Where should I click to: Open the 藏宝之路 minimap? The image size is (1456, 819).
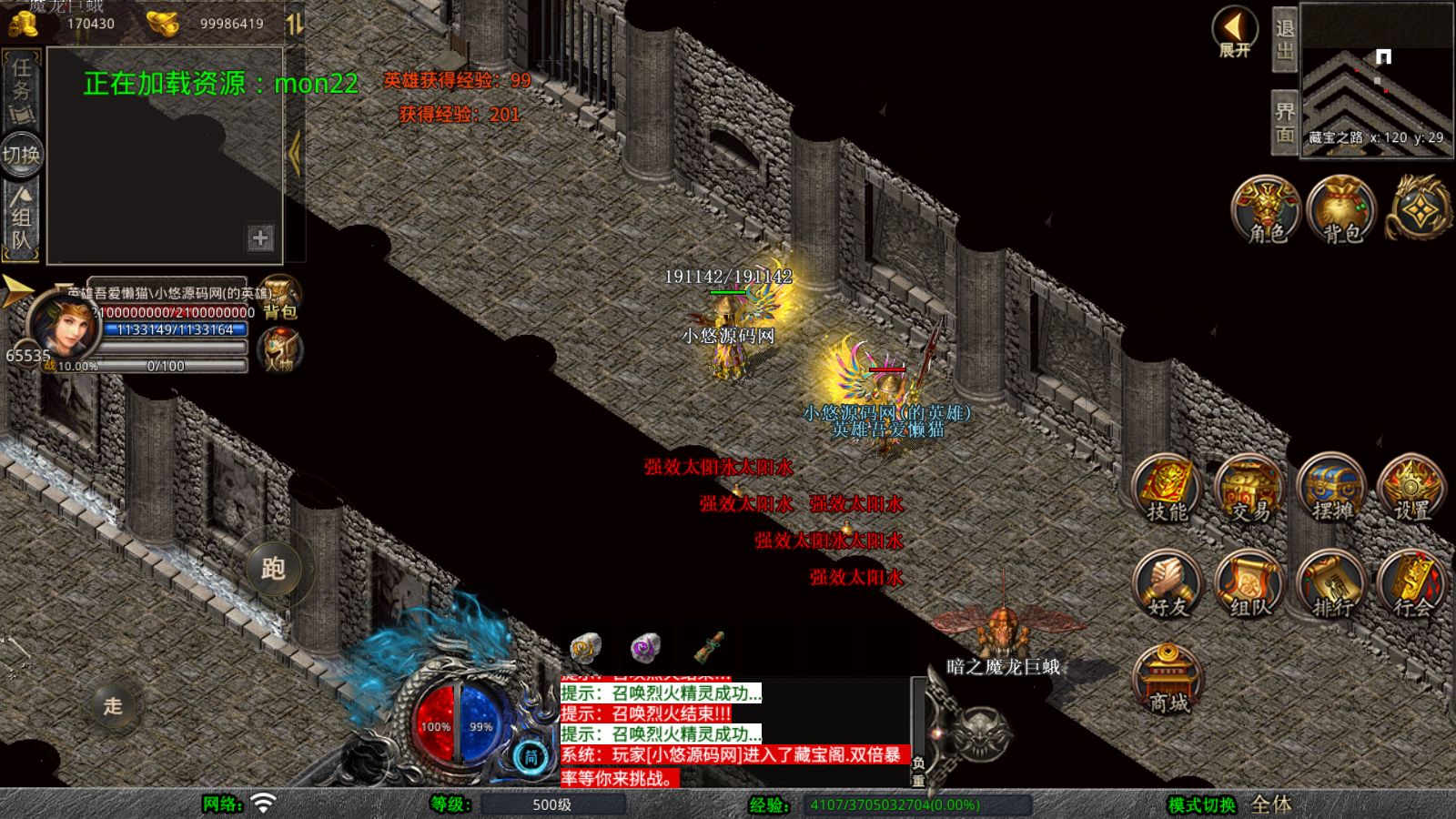click(1376, 80)
